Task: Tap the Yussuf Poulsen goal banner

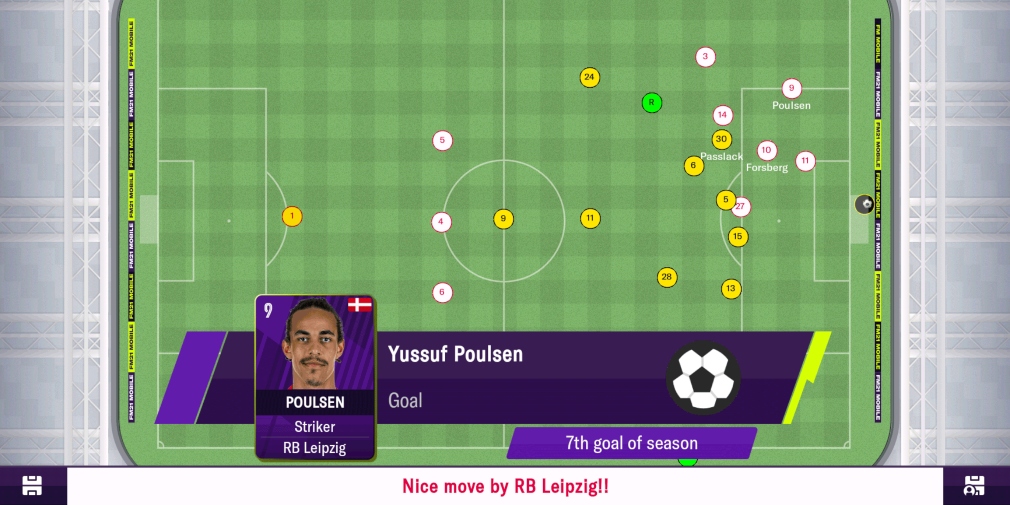Action: (x=560, y=377)
